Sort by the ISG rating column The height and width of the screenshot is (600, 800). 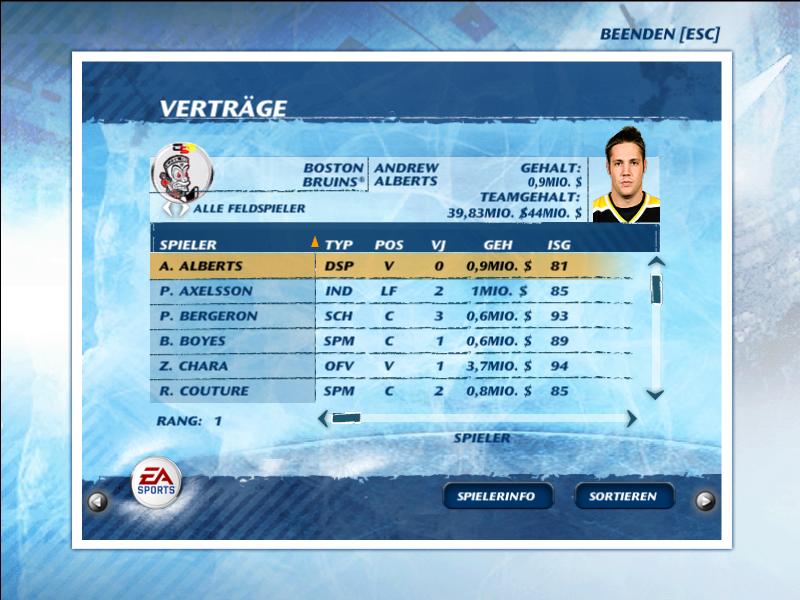pos(559,244)
